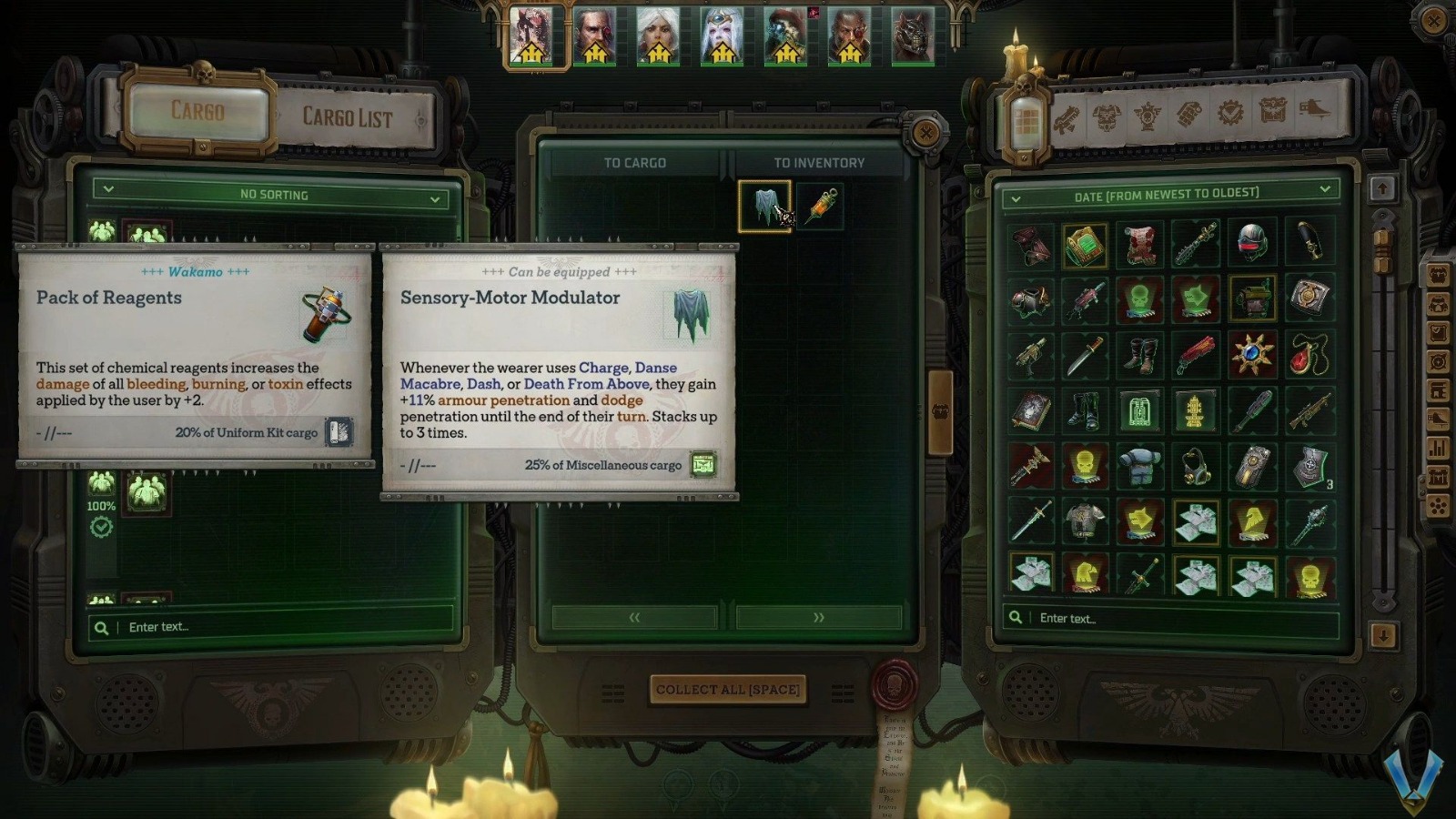Click the level-up arrow on the first portrait
The width and height of the screenshot is (1456, 819).
(531, 51)
